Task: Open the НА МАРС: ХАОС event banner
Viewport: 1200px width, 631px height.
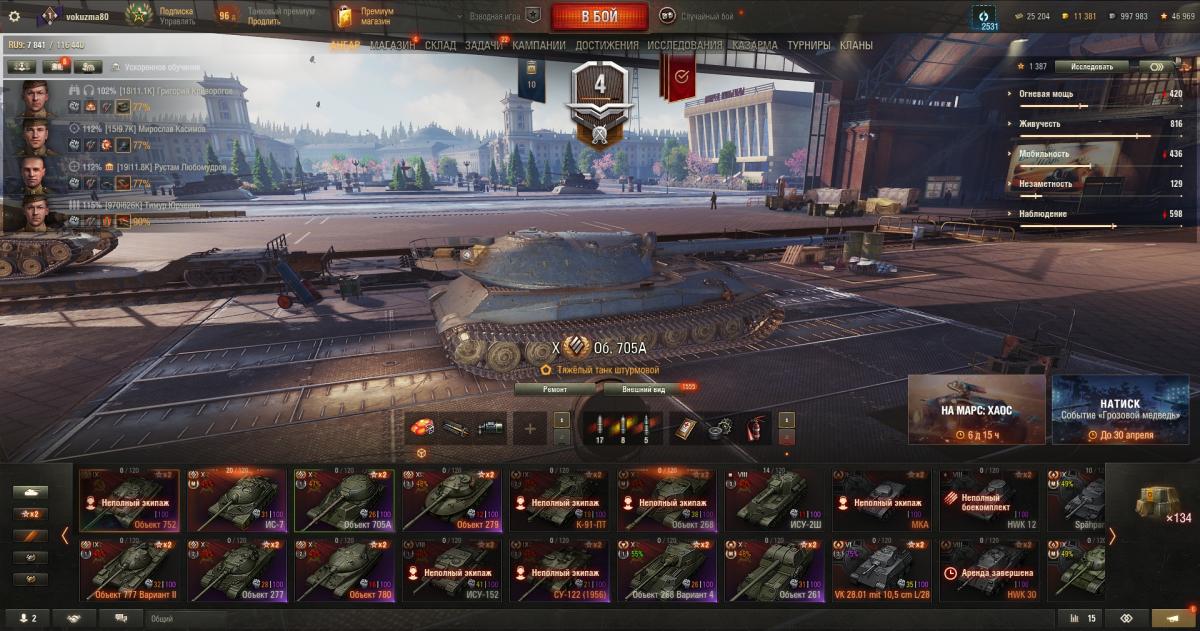Action: click(976, 409)
